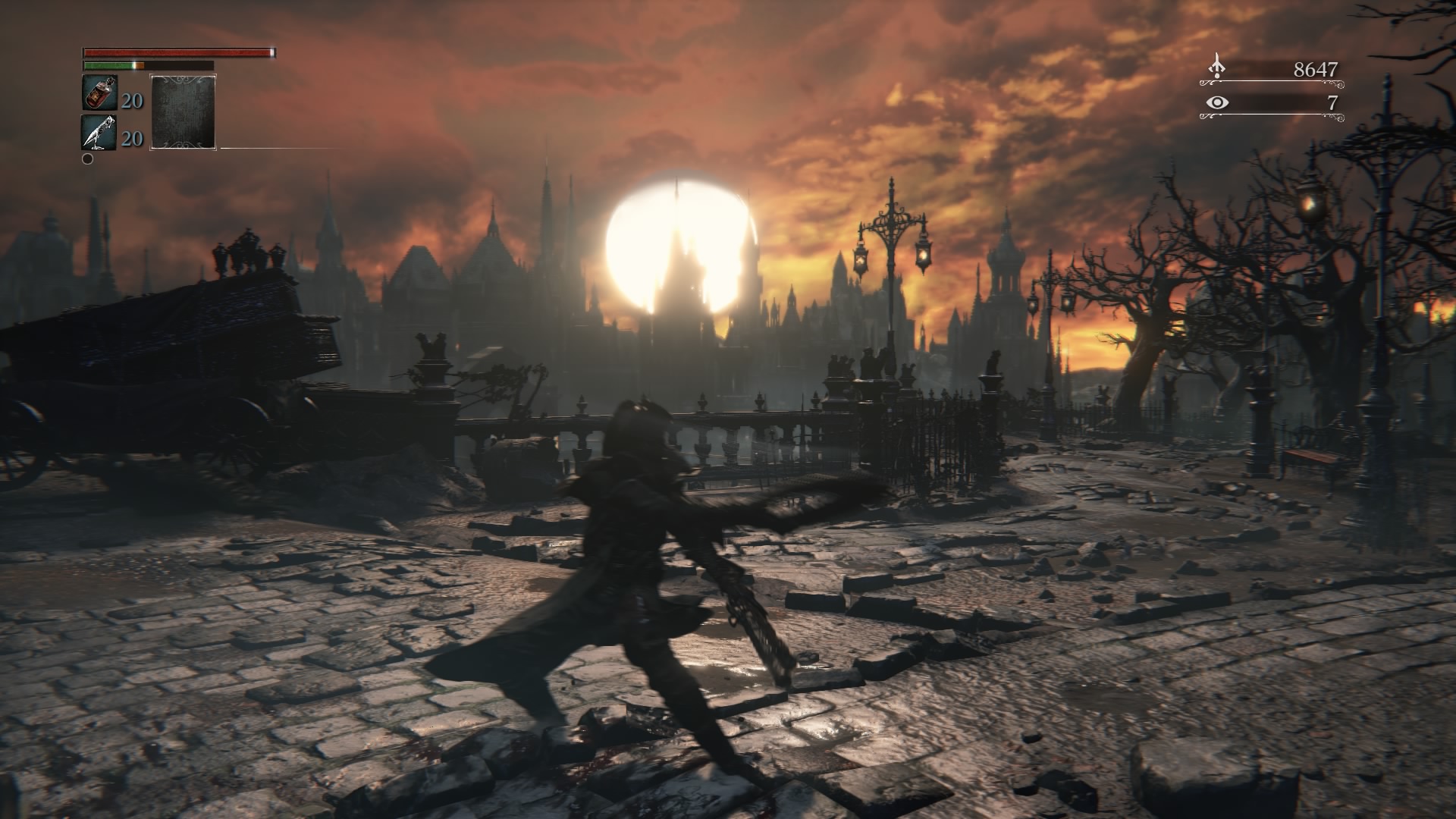Image resolution: width=1456 pixels, height=819 pixels.
Task: Click the Insight eye icon
Action: tap(1217, 102)
